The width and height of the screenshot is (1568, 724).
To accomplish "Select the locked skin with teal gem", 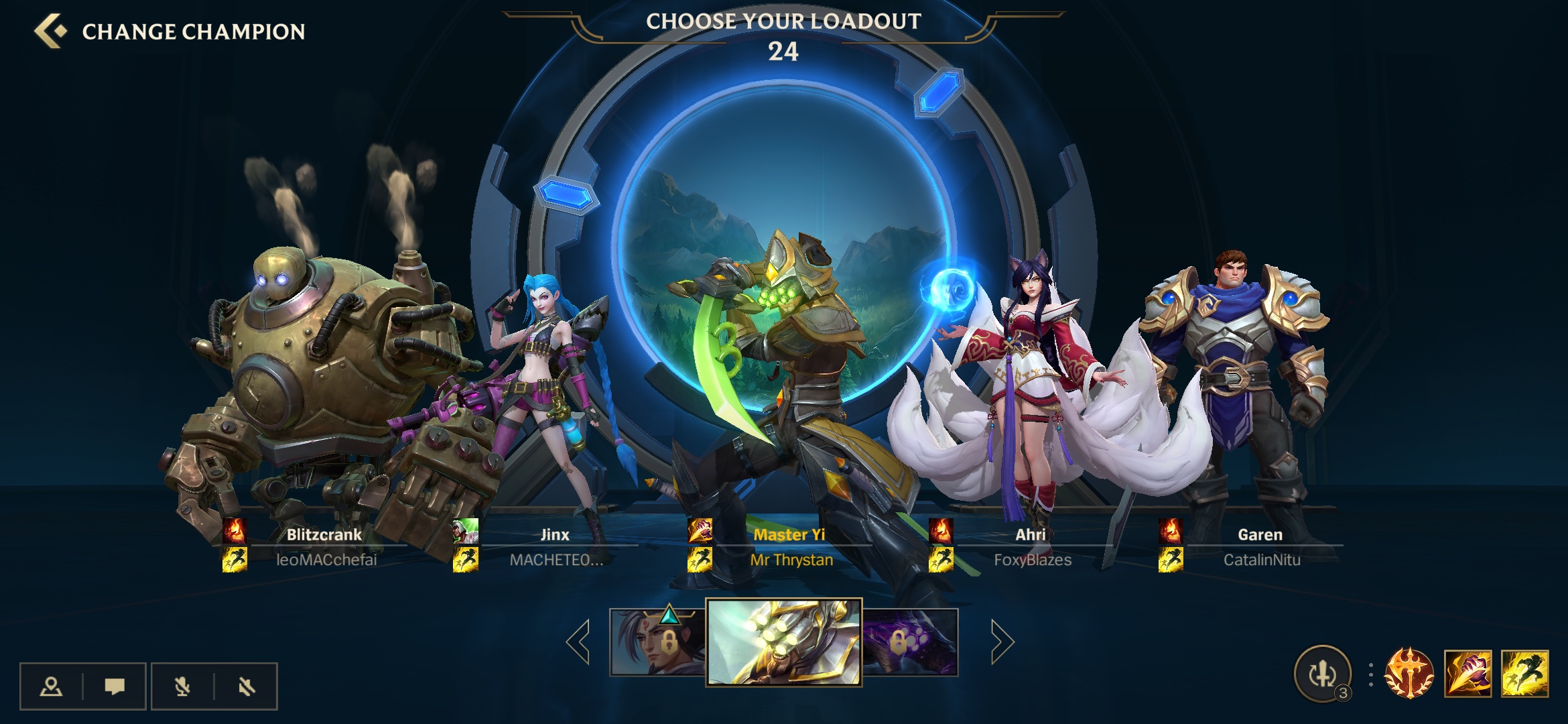I will tap(657, 642).
